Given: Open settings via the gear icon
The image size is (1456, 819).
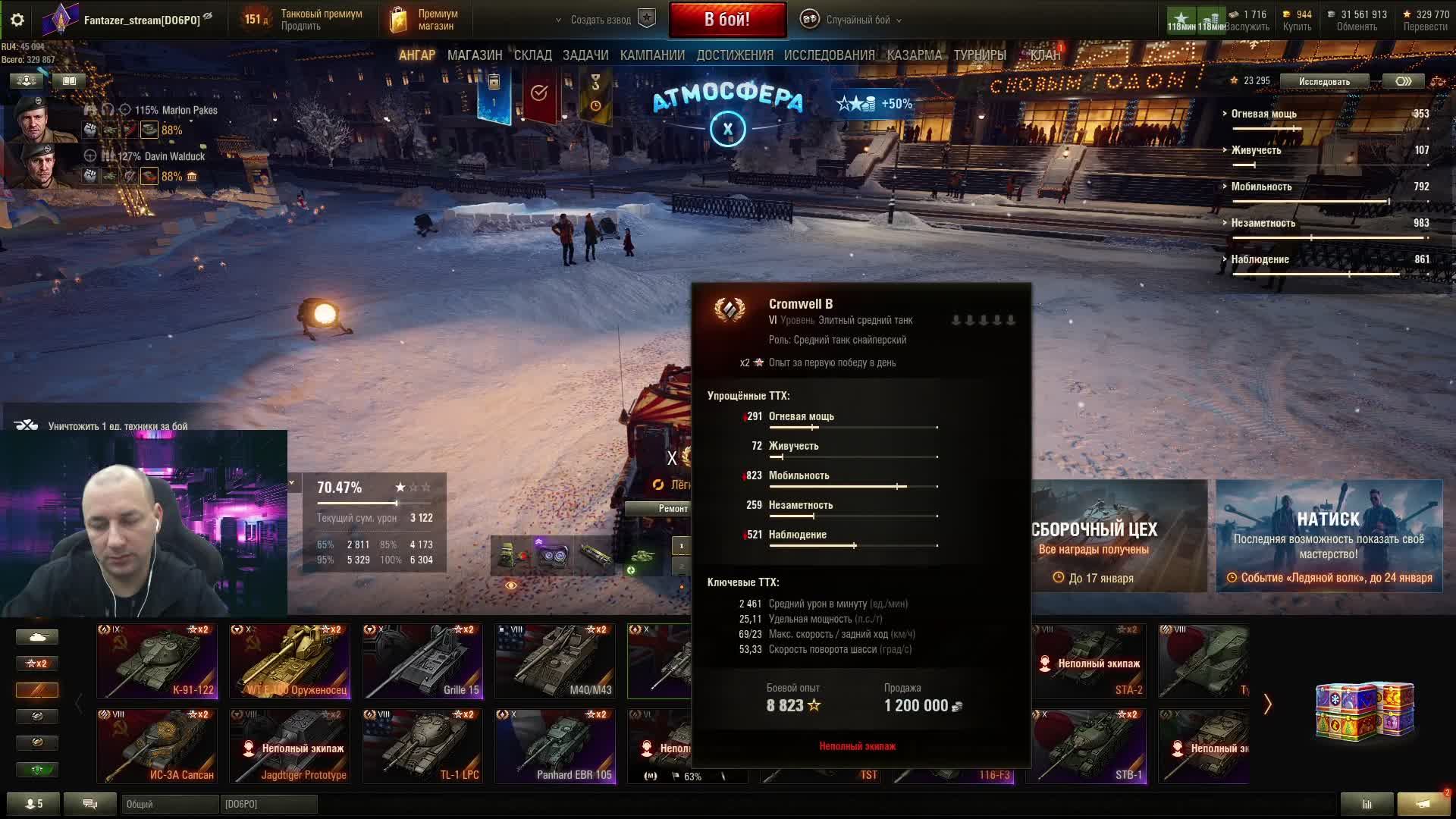Looking at the screenshot, I should (17, 20).
